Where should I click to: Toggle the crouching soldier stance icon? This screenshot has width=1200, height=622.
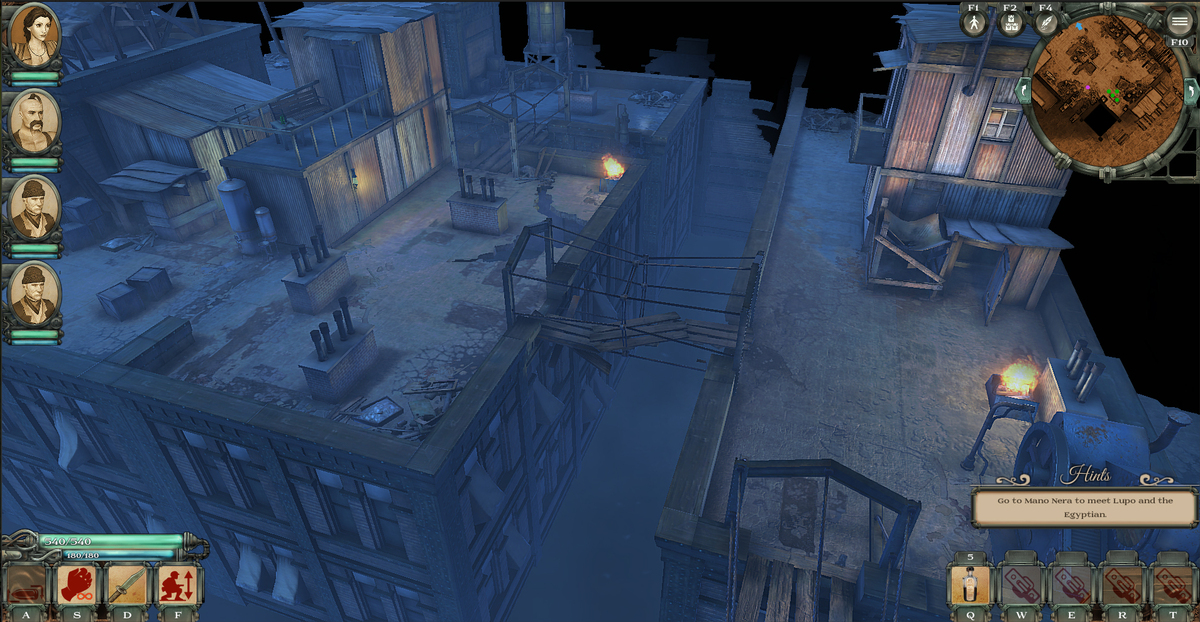(178, 584)
